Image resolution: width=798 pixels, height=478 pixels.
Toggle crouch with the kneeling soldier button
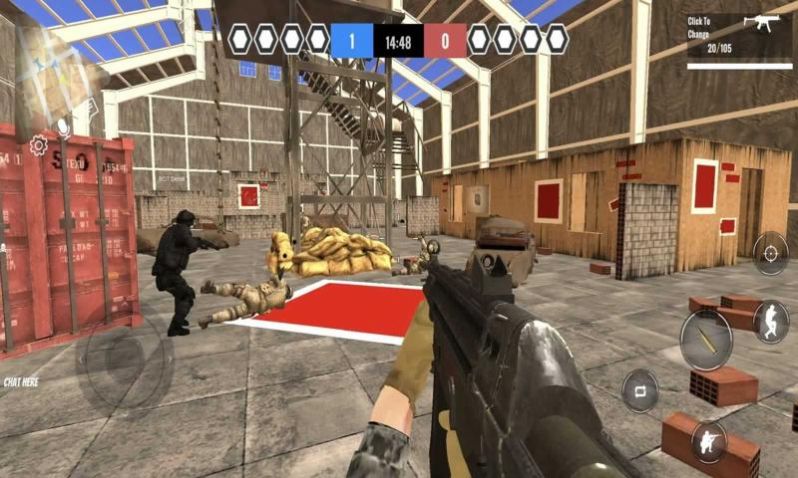[x=709, y=441]
